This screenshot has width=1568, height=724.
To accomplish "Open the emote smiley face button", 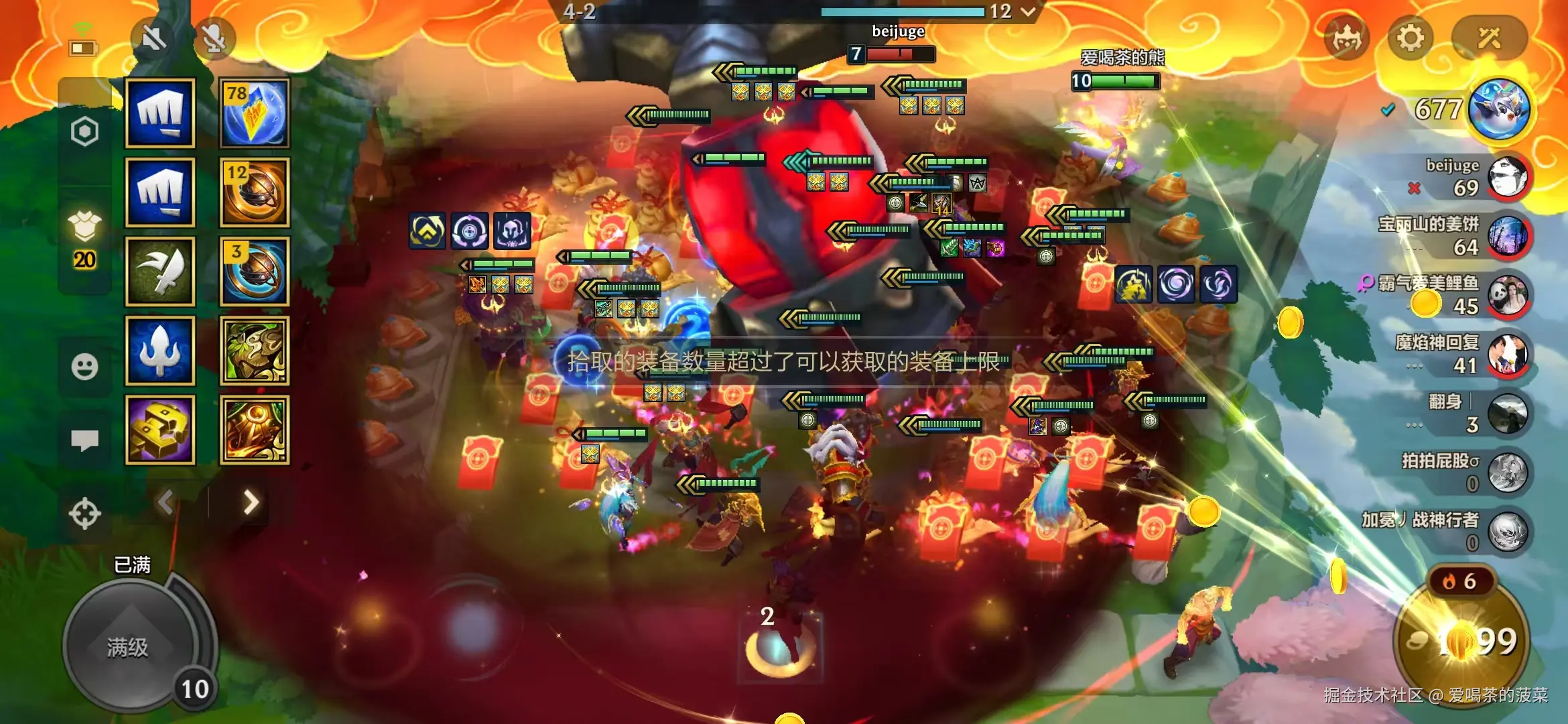I will 84,367.
